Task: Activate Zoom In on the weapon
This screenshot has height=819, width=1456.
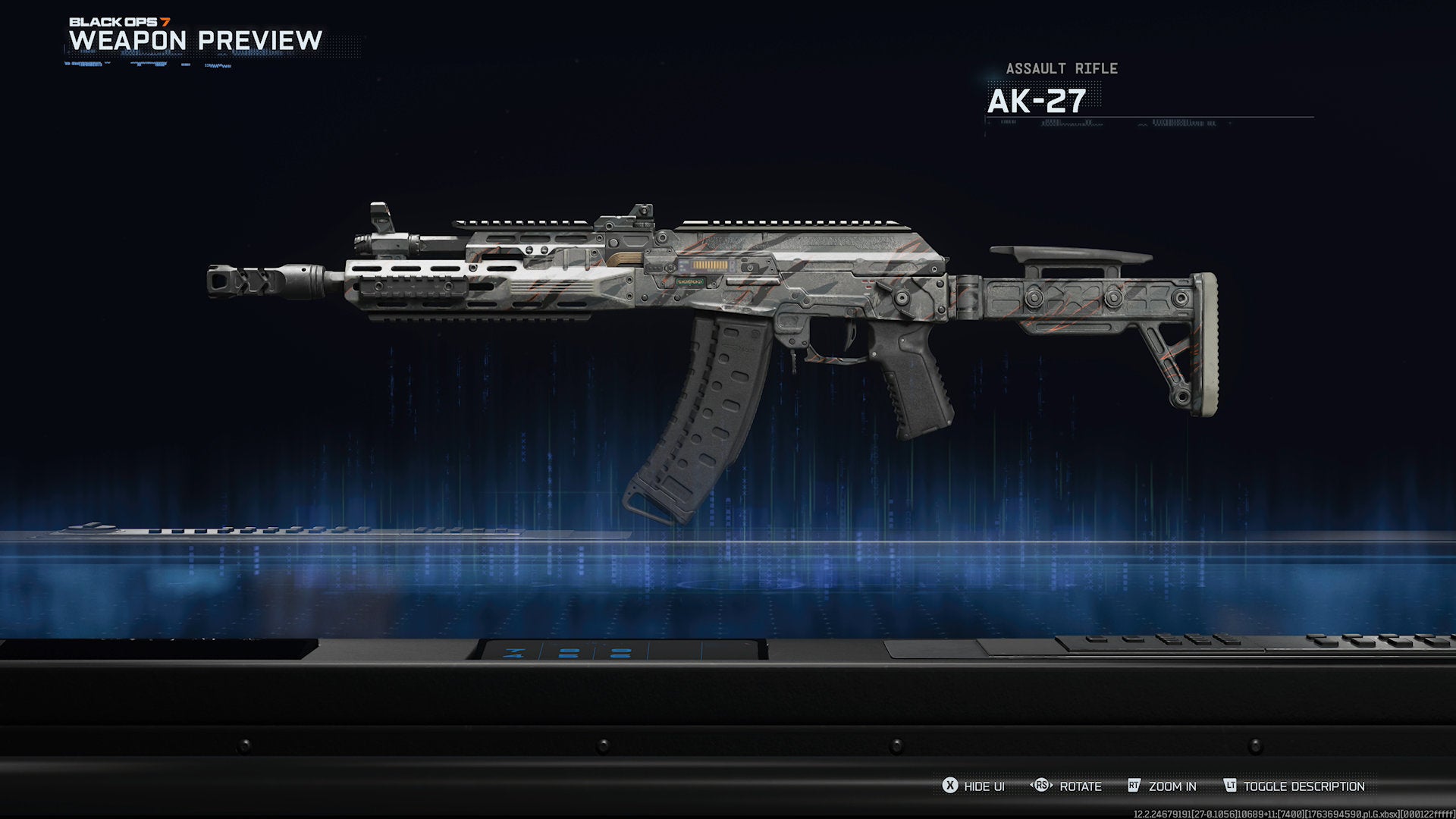Action: (x=1172, y=786)
